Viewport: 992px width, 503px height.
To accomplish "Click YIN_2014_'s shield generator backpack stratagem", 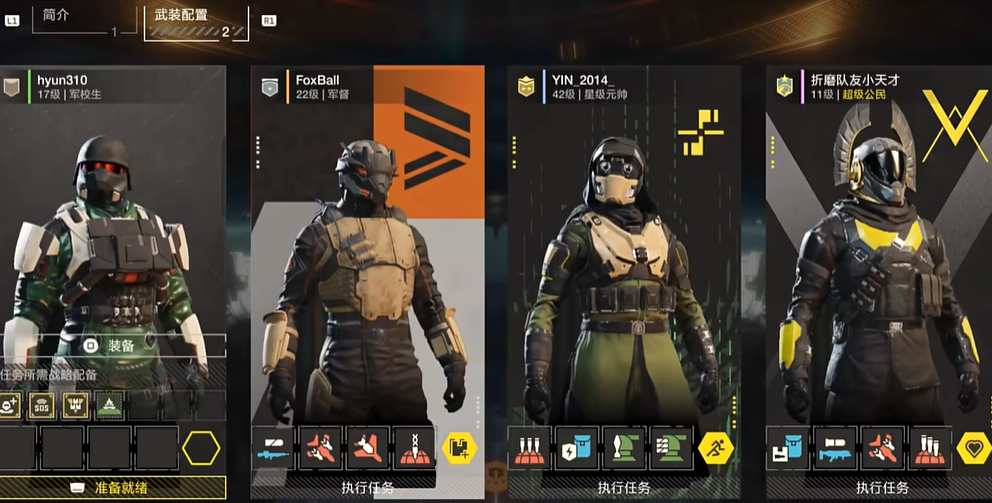I will (577, 448).
